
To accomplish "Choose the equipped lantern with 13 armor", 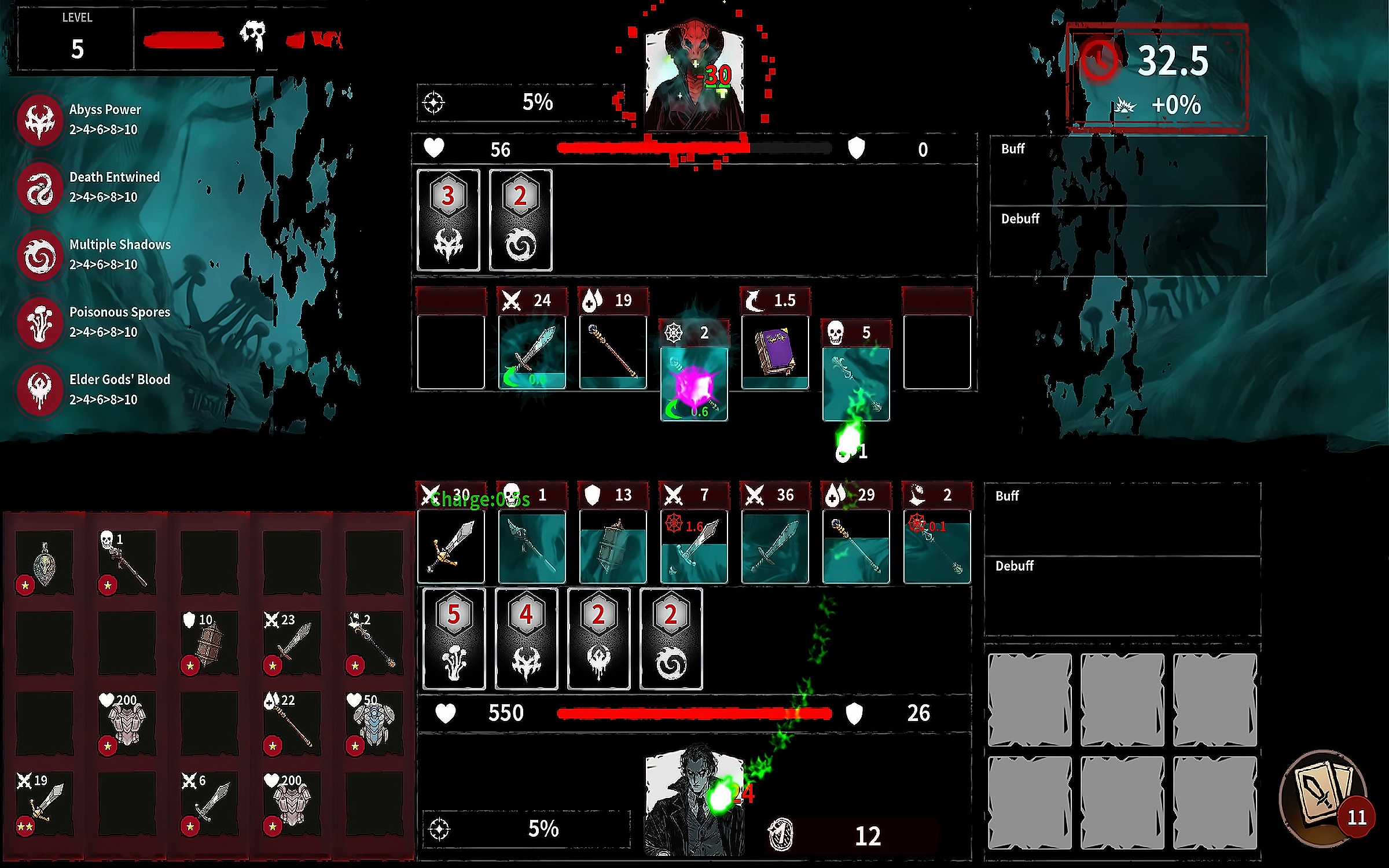I will (x=613, y=547).
